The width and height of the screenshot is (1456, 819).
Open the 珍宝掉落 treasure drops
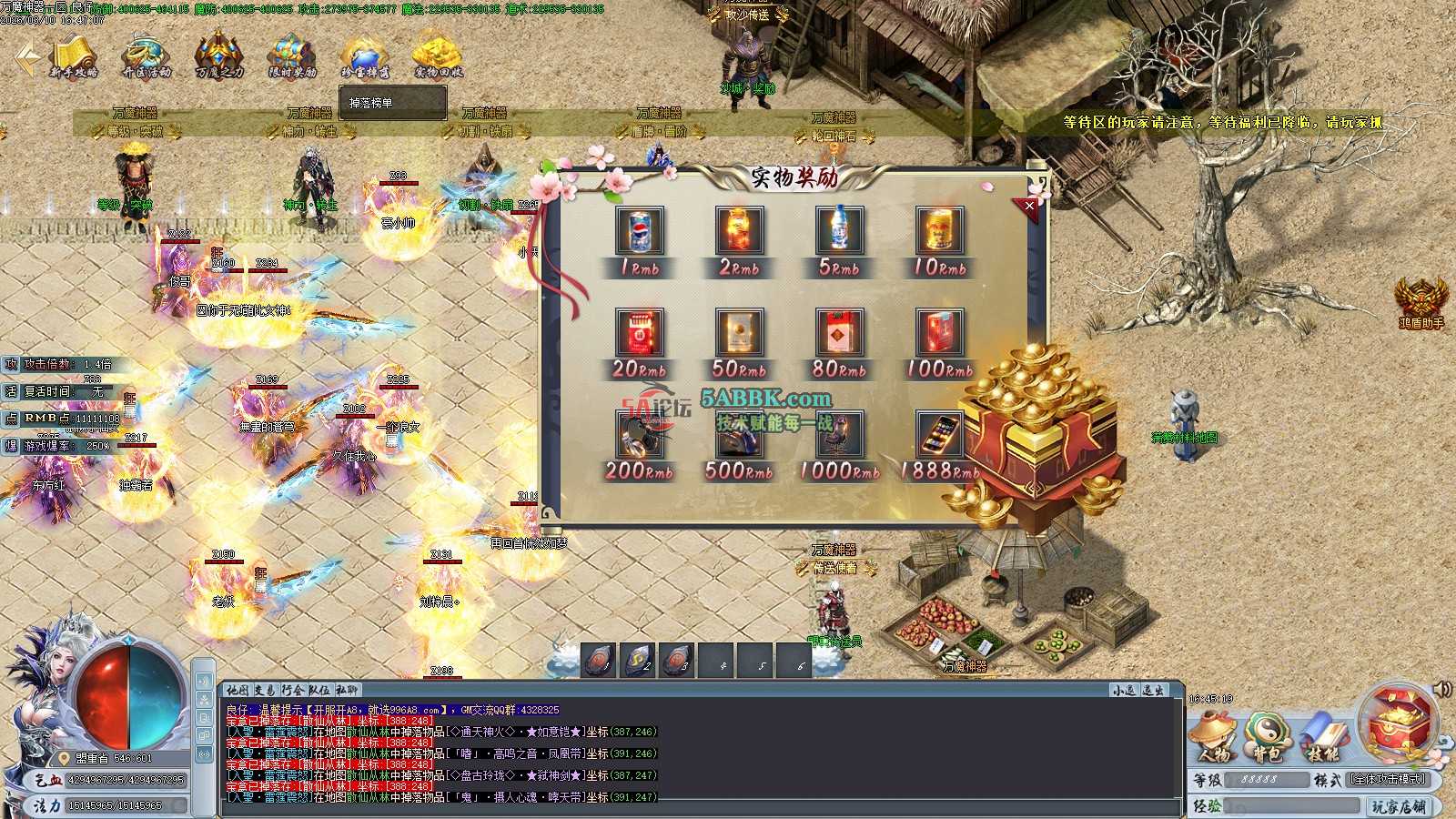pyautogui.click(x=365, y=56)
